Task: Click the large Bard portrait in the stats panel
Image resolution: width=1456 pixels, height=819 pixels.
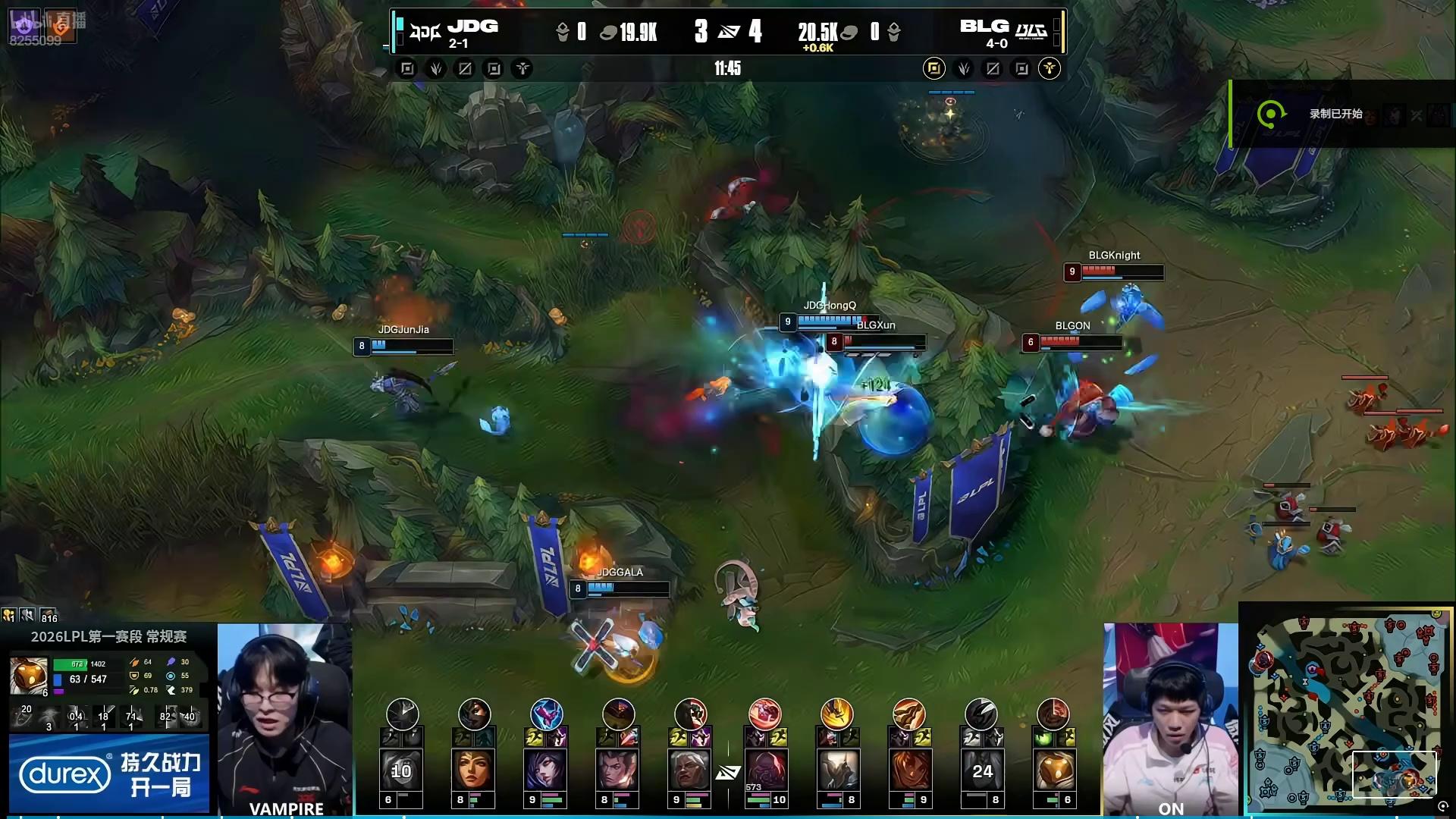Action: pos(29,675)
